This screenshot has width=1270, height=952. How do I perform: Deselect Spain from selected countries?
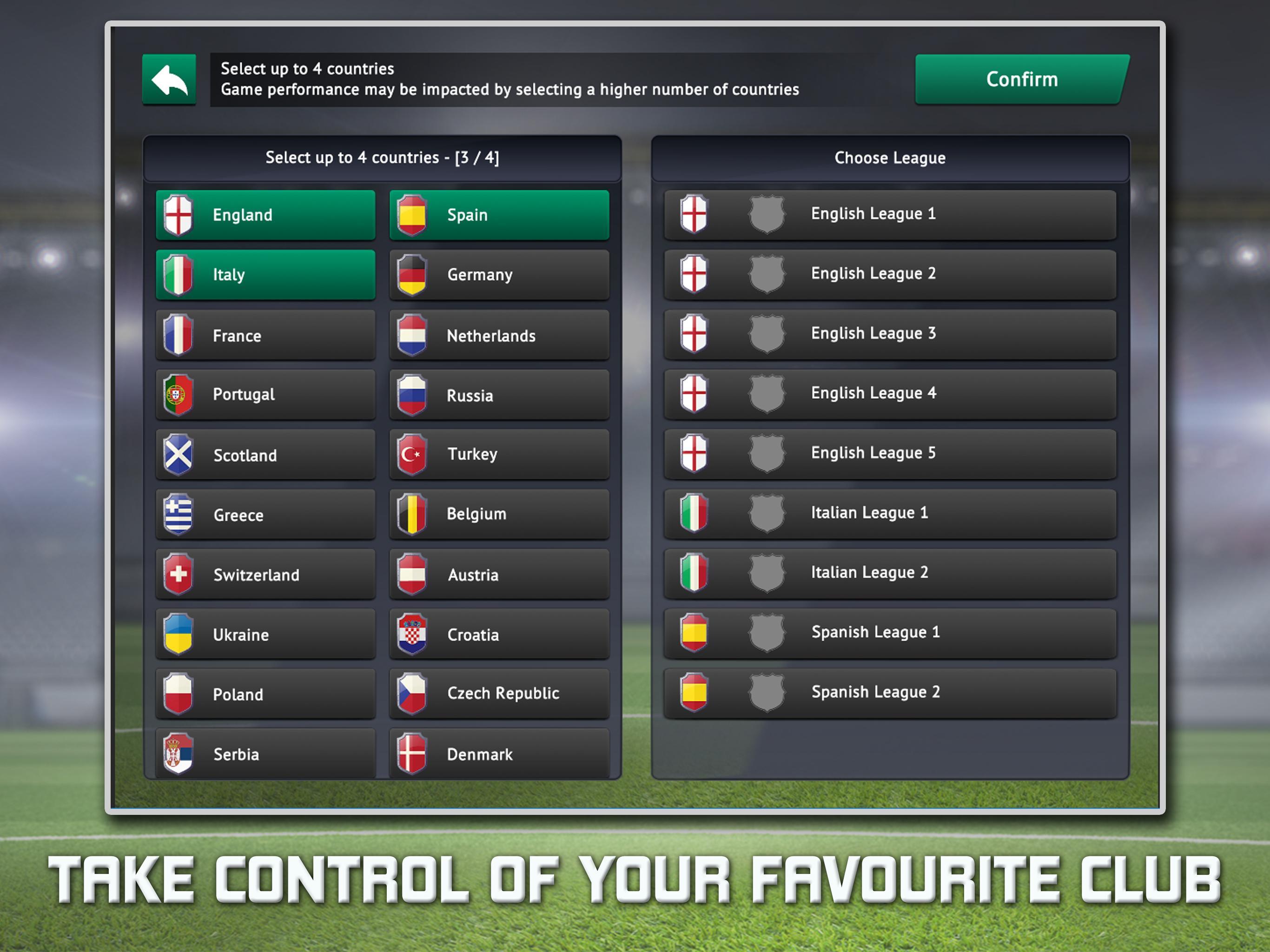(498, 215)
